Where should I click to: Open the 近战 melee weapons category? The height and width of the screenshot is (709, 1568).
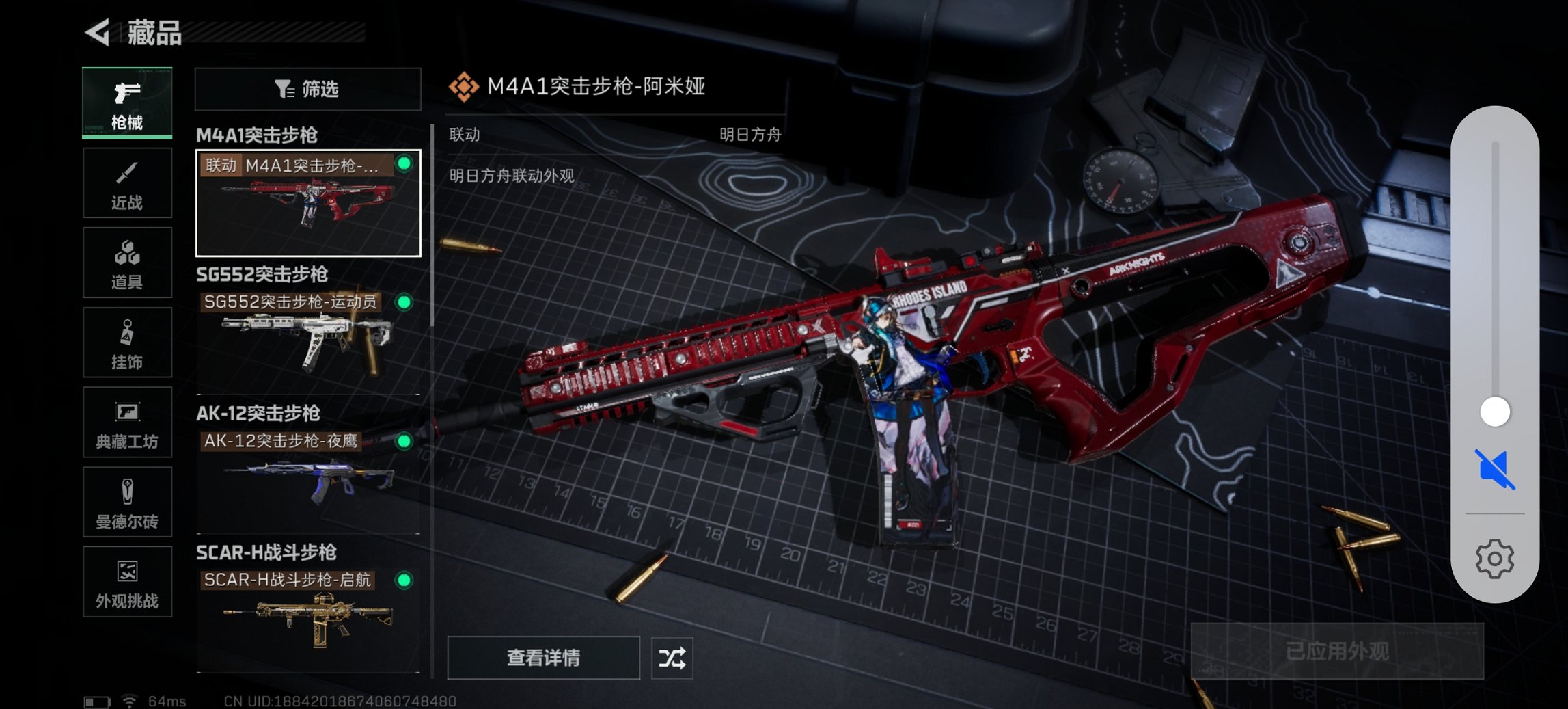127,183
